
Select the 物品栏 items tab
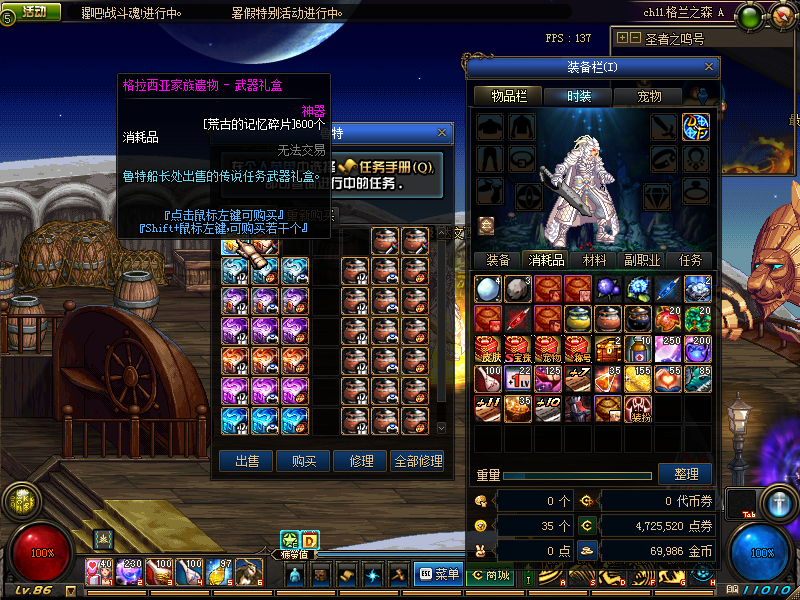508,96
